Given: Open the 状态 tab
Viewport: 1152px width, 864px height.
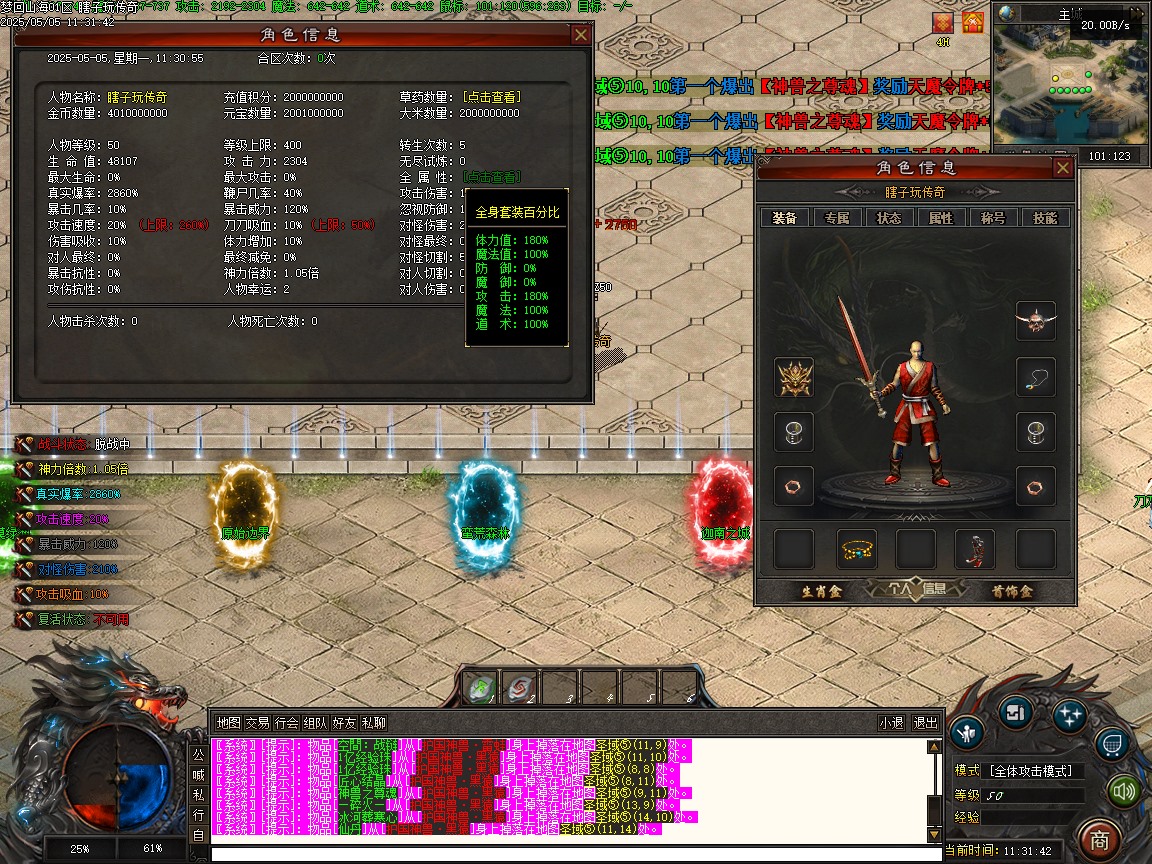Looking at the screenshot, I should coord(888,217).
